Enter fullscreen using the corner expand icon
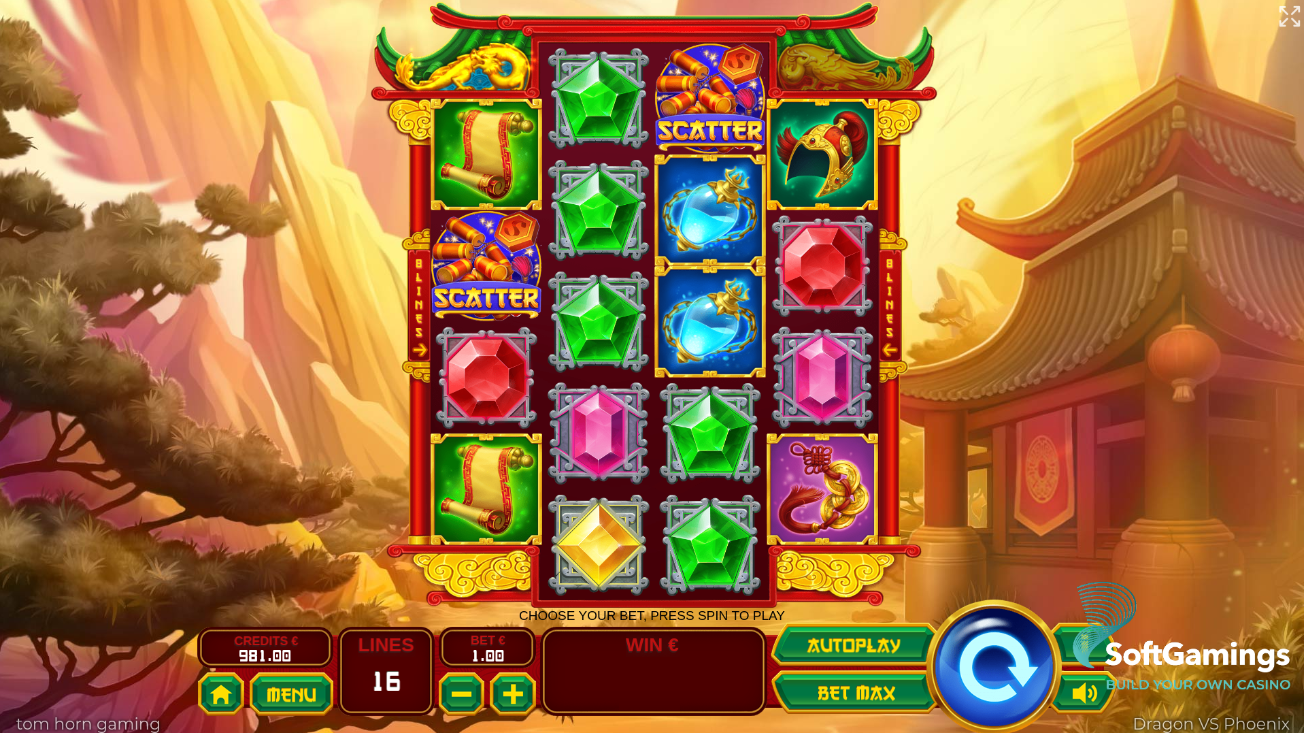Viewport: 1304px width, 733px height. click(1289, 16)
